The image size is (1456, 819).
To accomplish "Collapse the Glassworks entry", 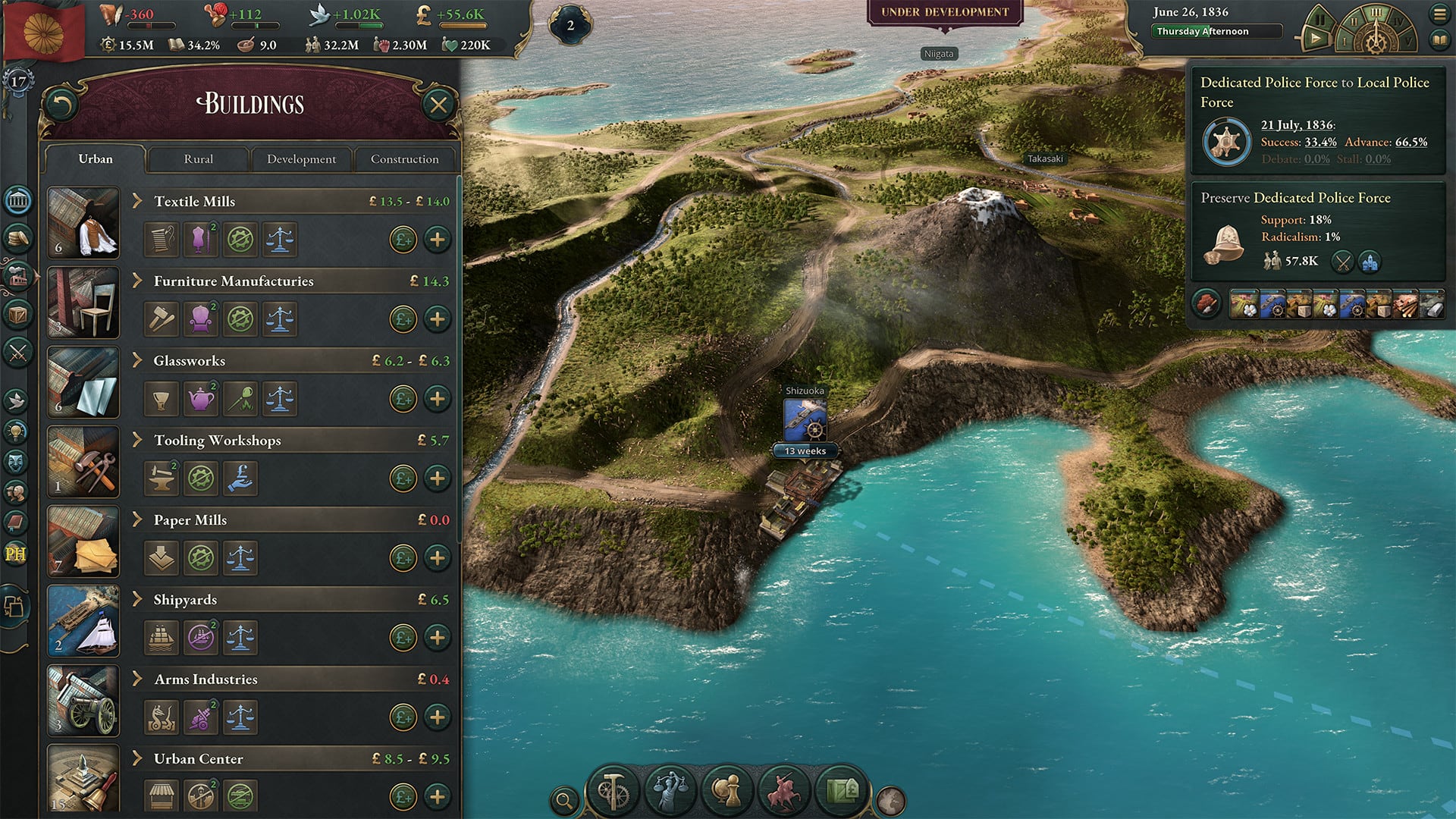I will point(138,360).
